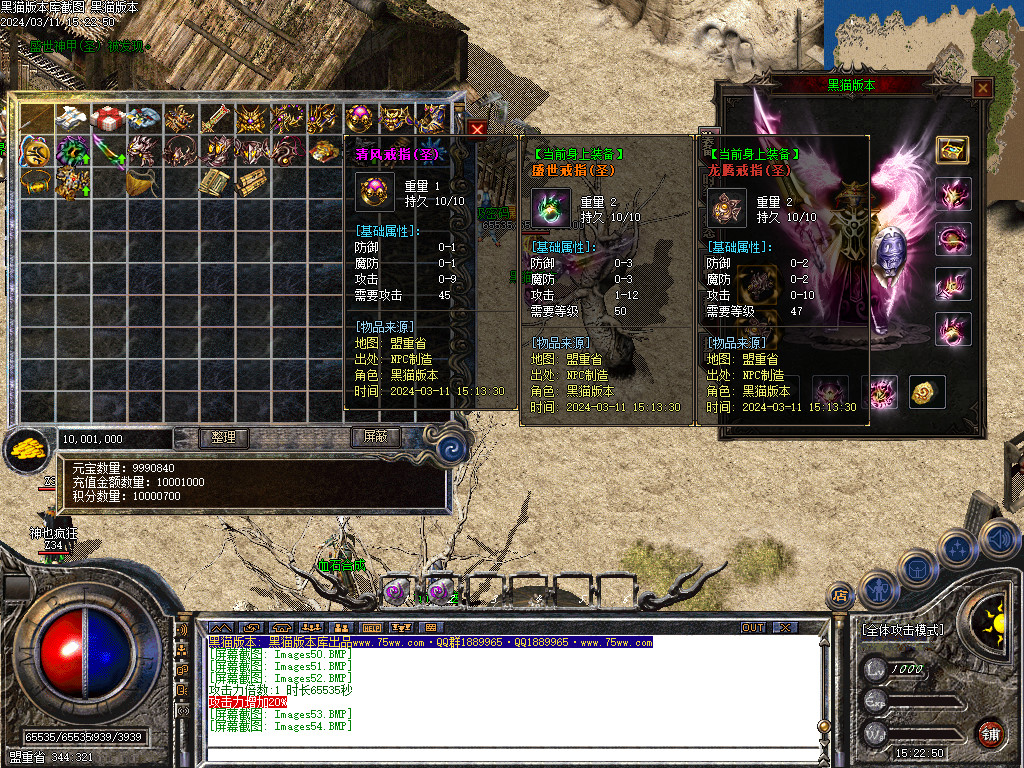Toggle sound with the speaker button

coord(999,539)
